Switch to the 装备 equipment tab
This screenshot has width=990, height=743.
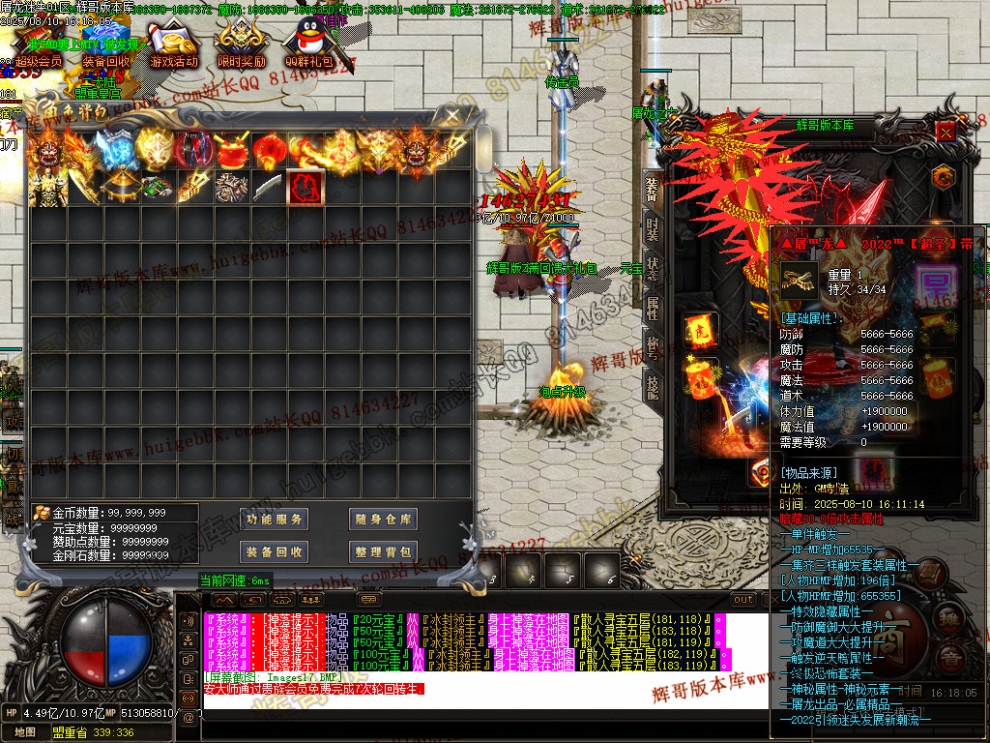[652, 186]
